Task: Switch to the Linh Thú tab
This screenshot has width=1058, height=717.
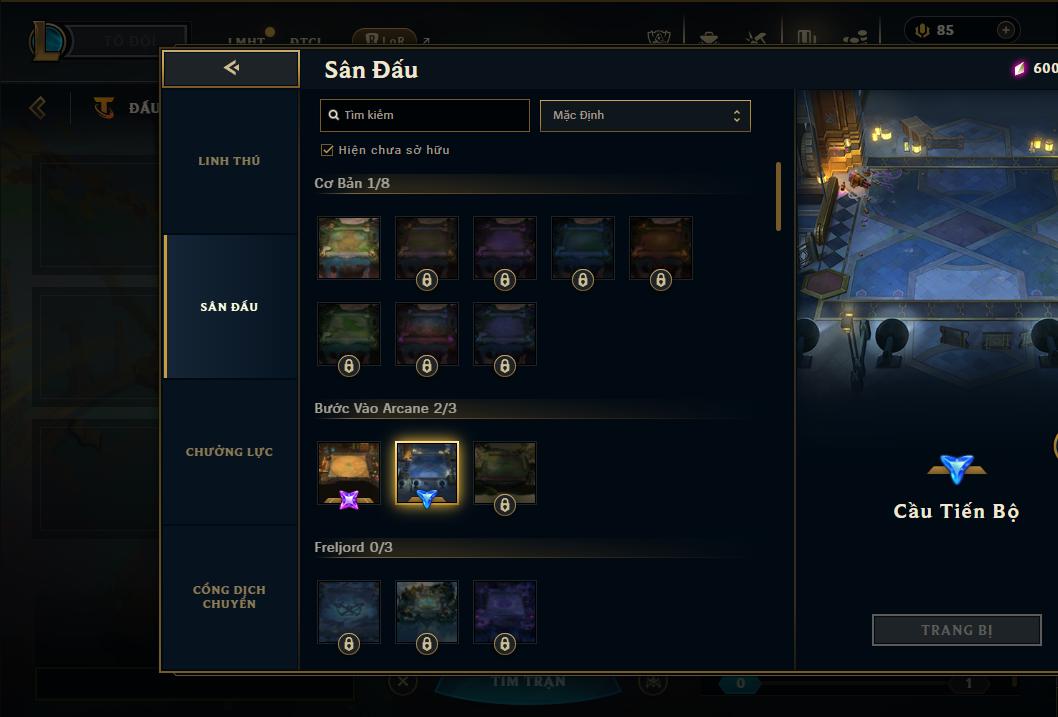Action: [229, 161]
